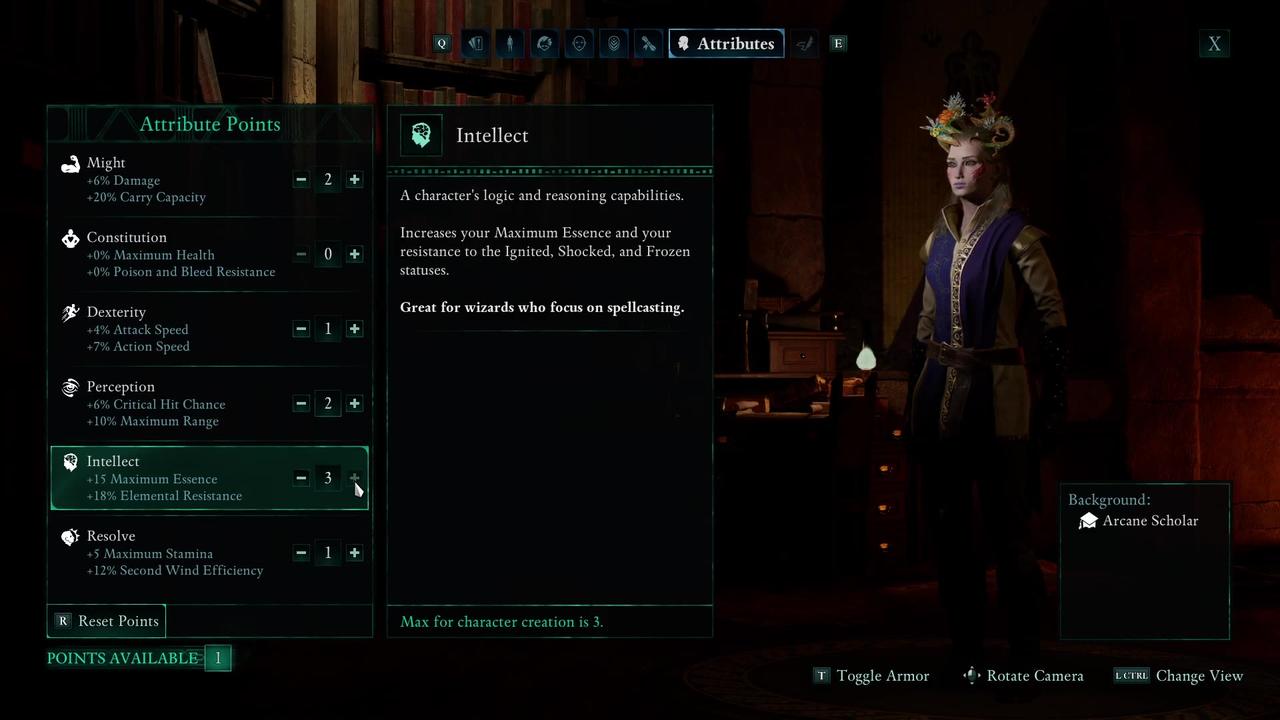Click the Resolve attribute icon

70,537
